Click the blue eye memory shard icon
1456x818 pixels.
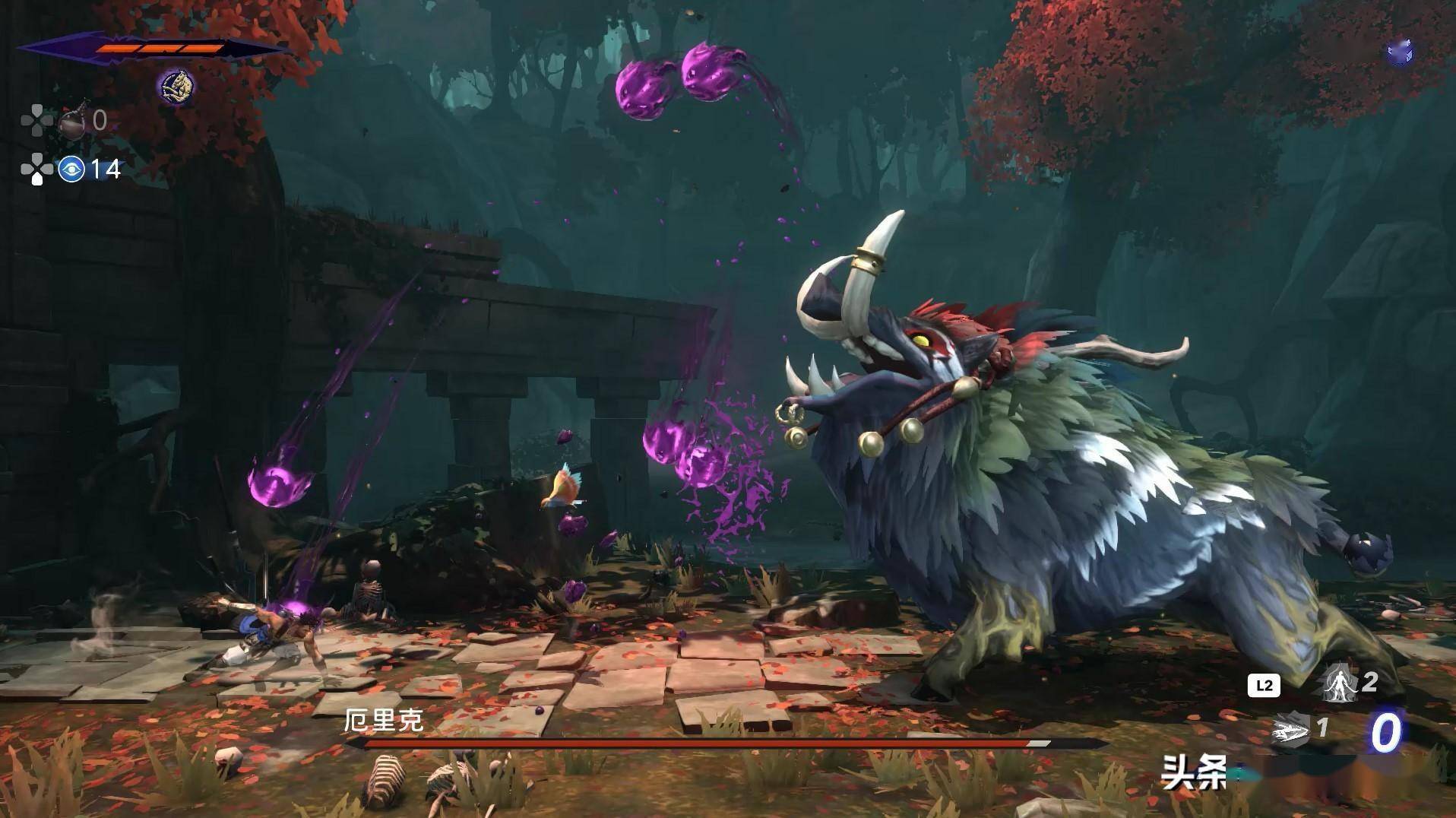click(x=71, y=169)
